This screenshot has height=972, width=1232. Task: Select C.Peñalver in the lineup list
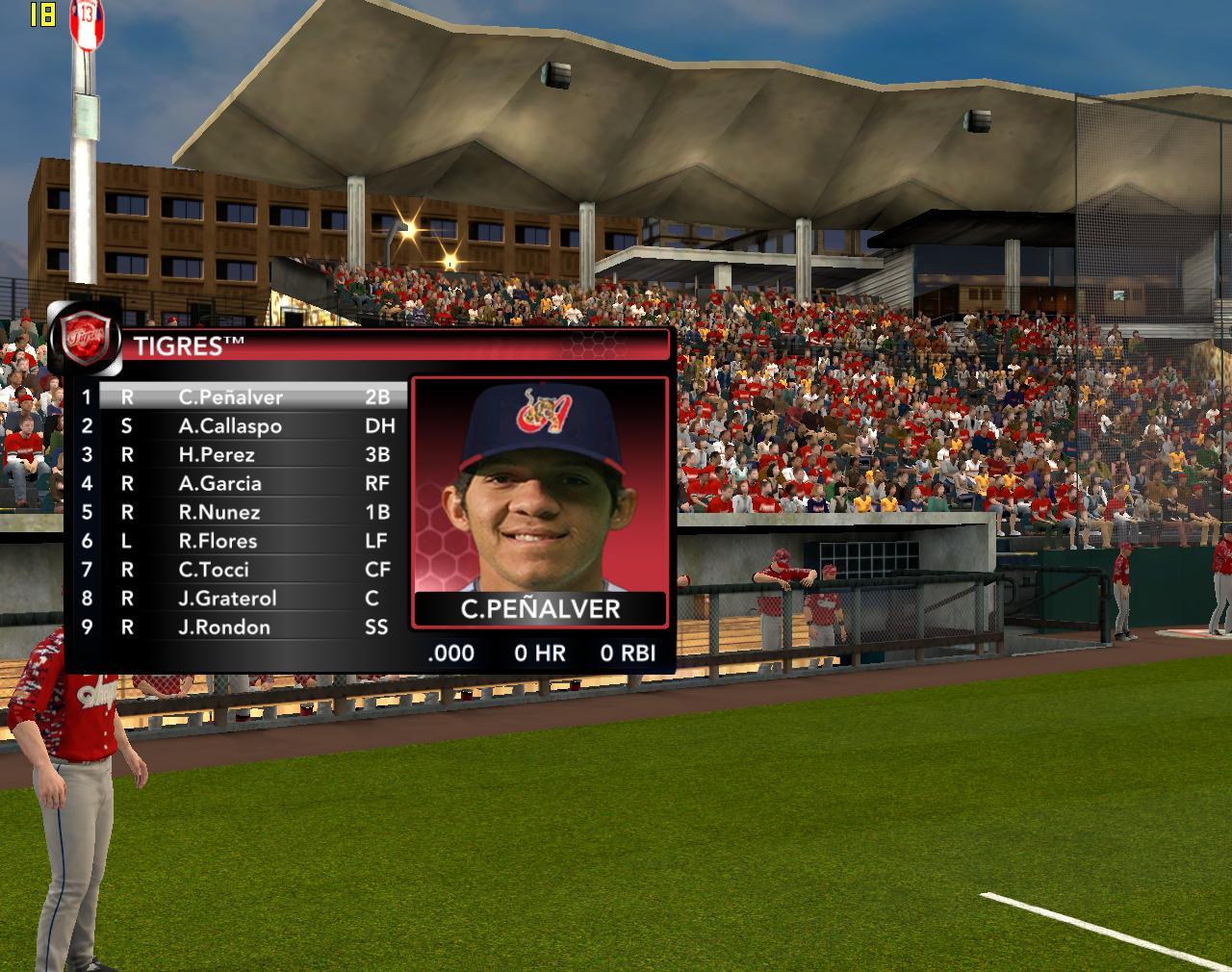[x=231, y=396]
